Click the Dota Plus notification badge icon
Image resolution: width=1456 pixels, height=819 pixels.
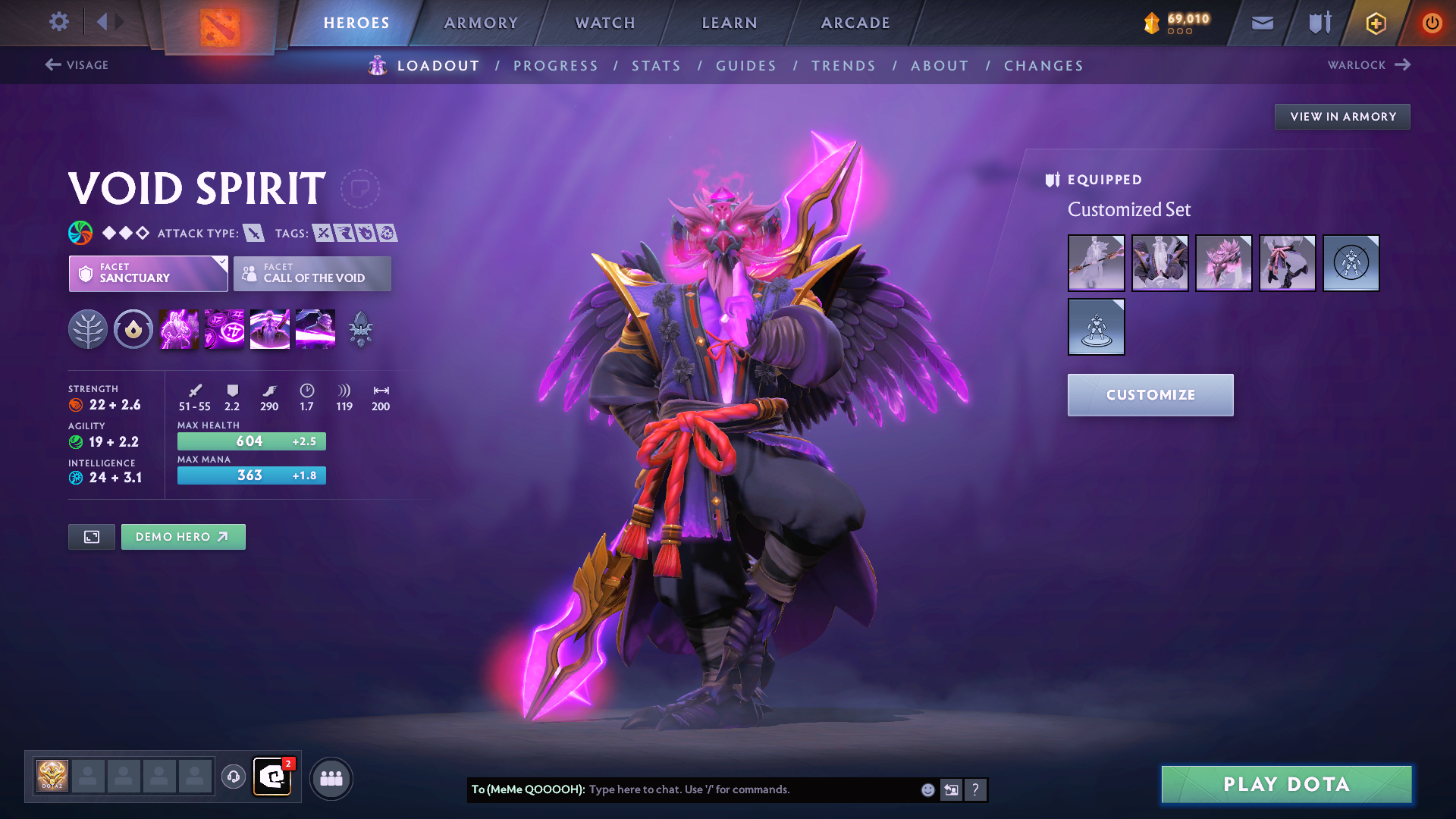coord(289,766)
